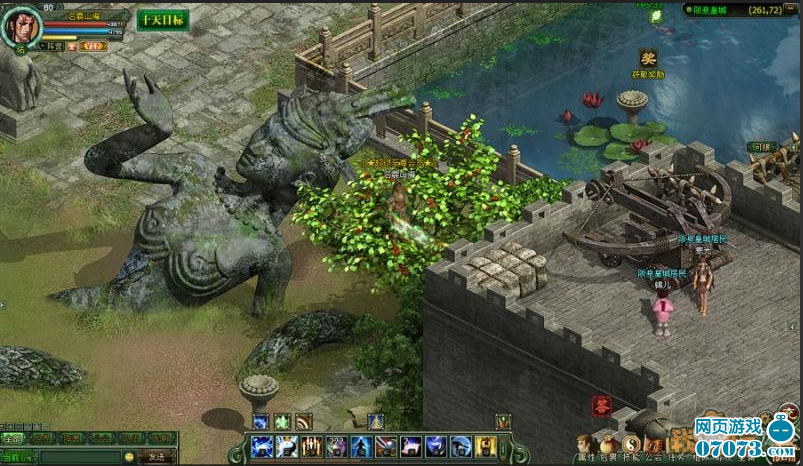
Task: Use the three-candles skill in the hotbar
Action: (x=311, y=446)
